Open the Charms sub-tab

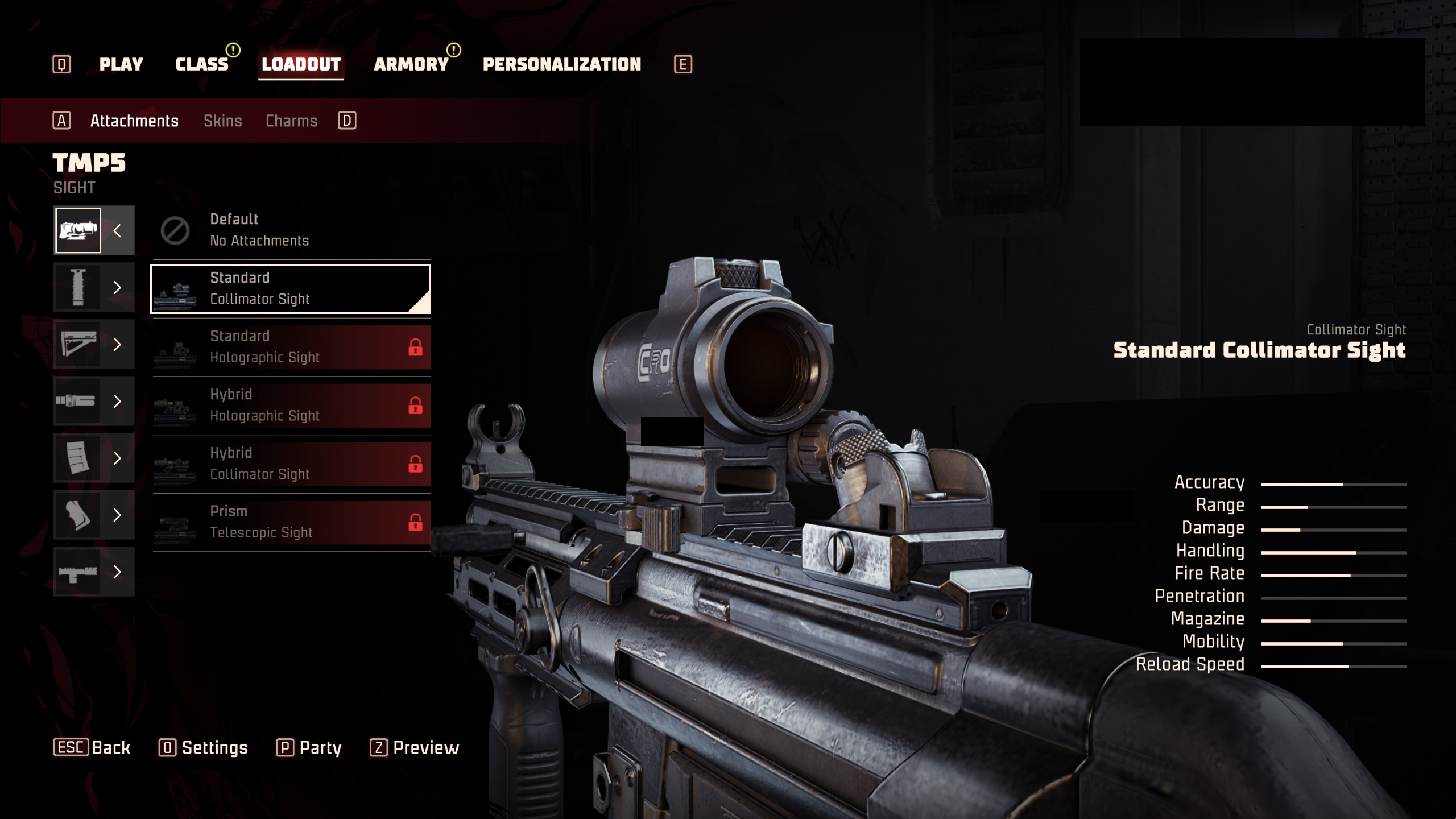tap(292, 121)
